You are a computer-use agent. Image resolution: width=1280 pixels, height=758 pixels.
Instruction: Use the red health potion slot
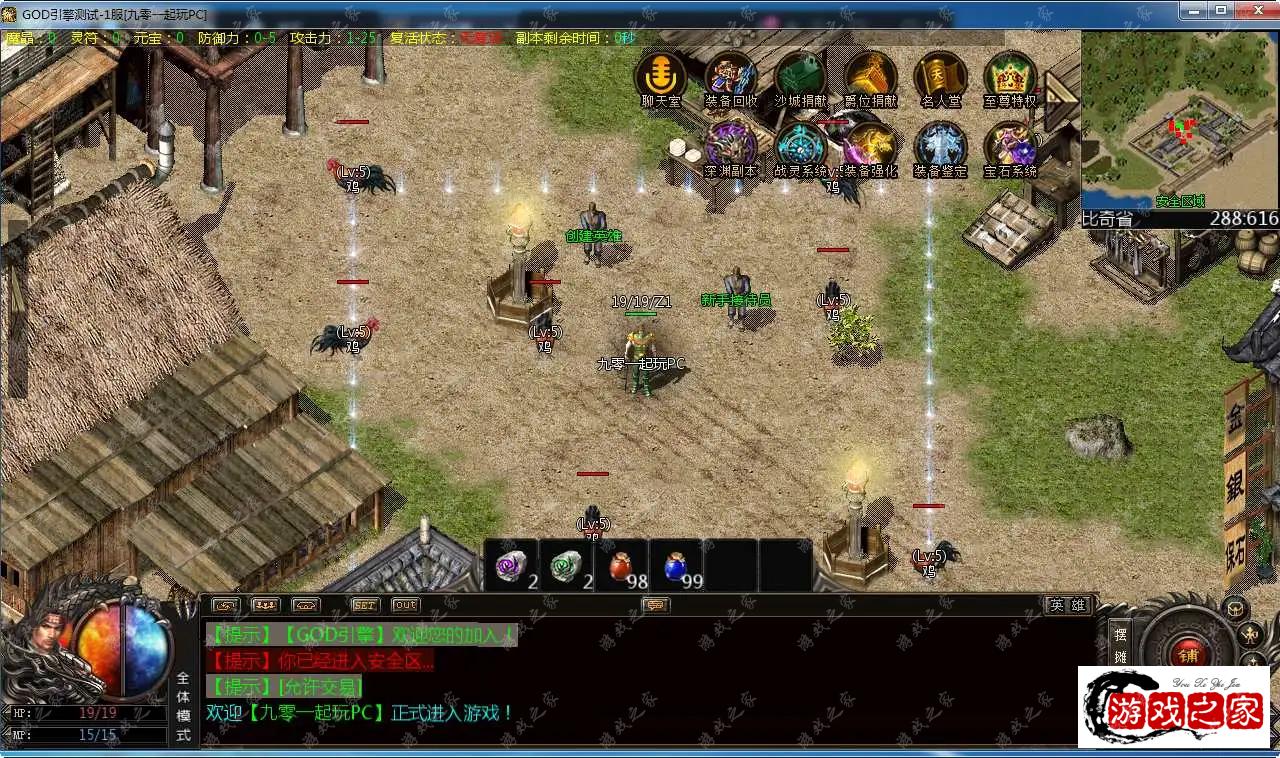621,566
